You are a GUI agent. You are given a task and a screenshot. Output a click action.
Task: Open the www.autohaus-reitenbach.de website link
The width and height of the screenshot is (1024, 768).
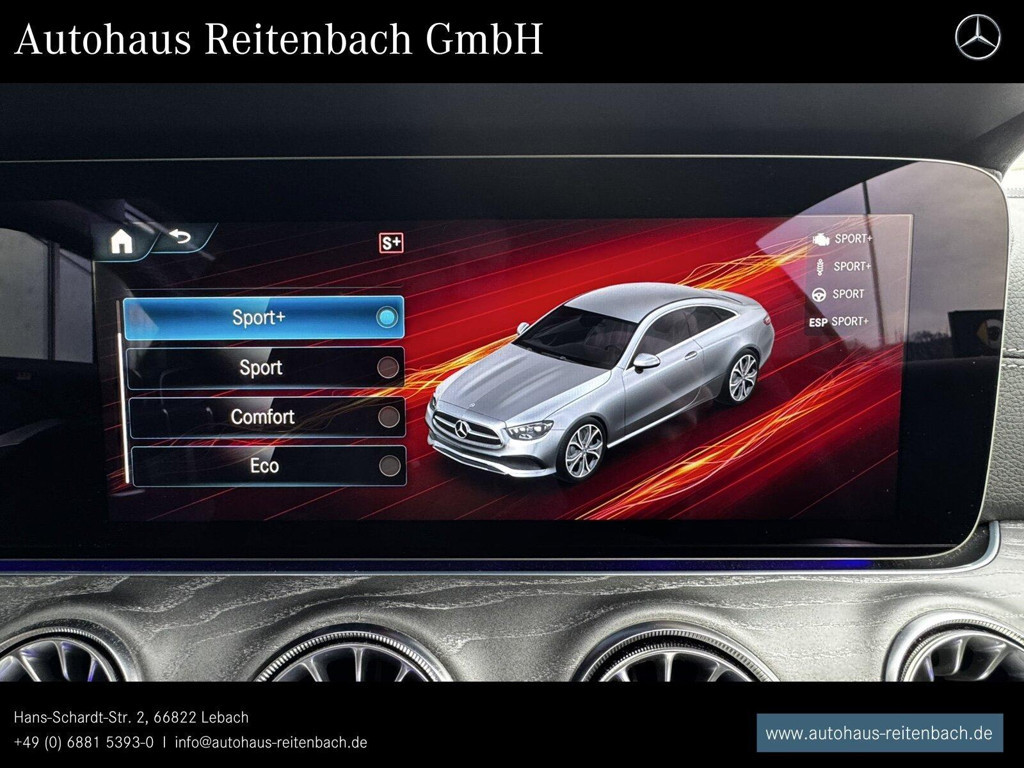tap(879, 733)
